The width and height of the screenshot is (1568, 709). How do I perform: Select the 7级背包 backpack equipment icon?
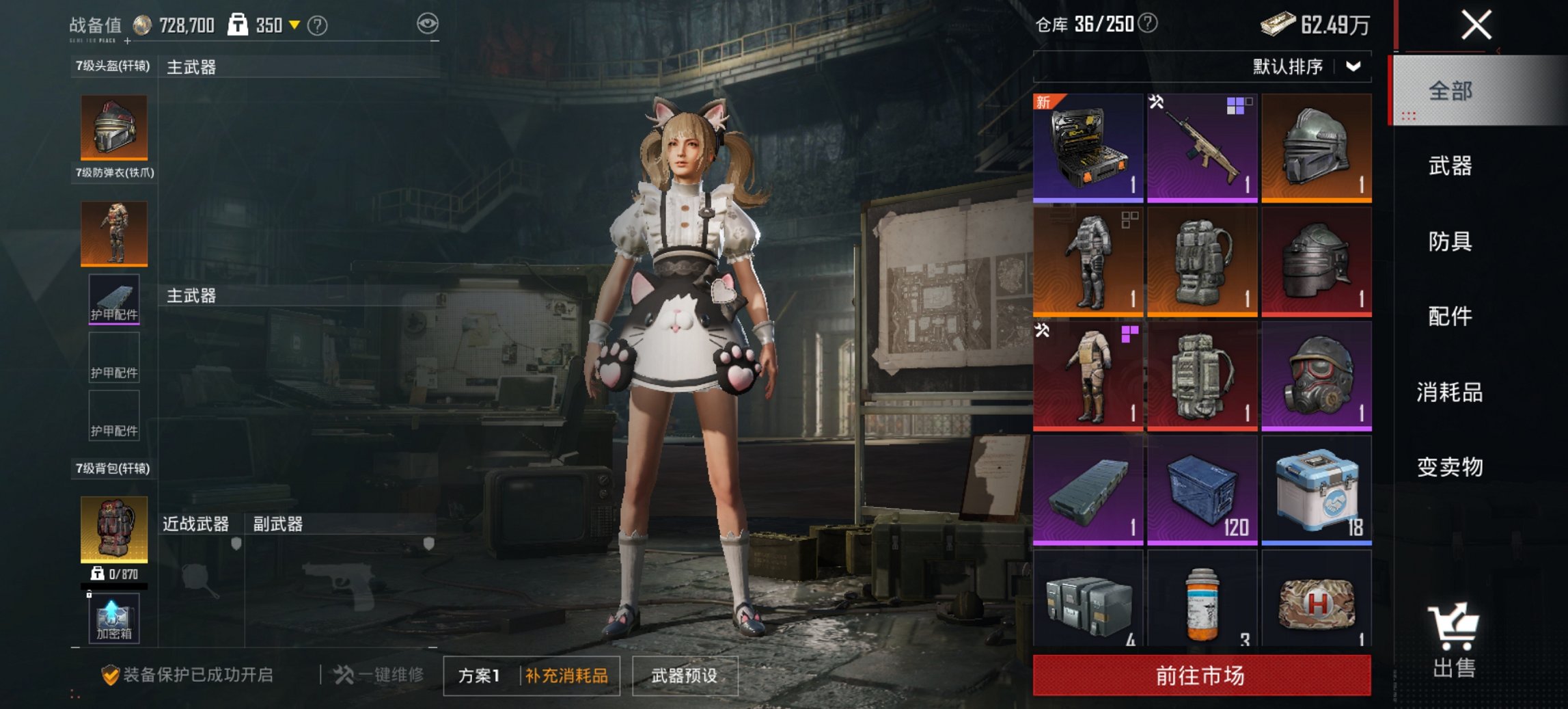pos(113,530)
